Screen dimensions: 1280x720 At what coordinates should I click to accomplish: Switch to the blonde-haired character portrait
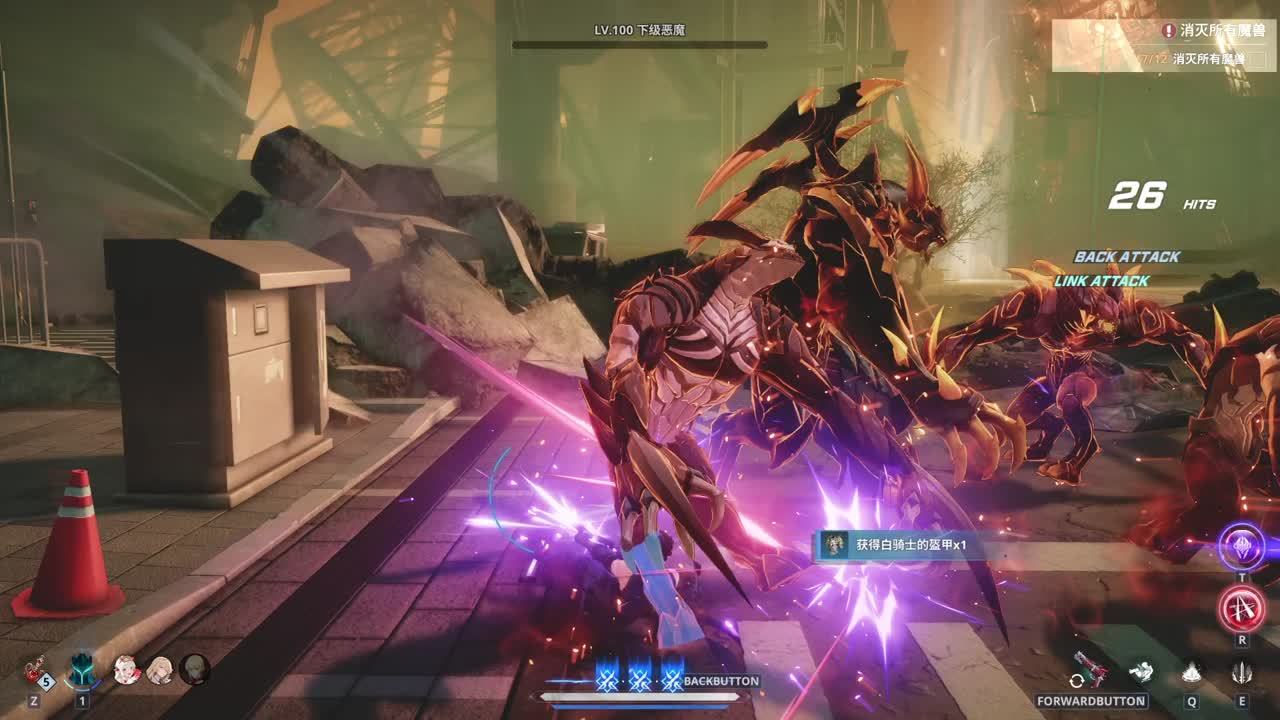coord(160,670)
